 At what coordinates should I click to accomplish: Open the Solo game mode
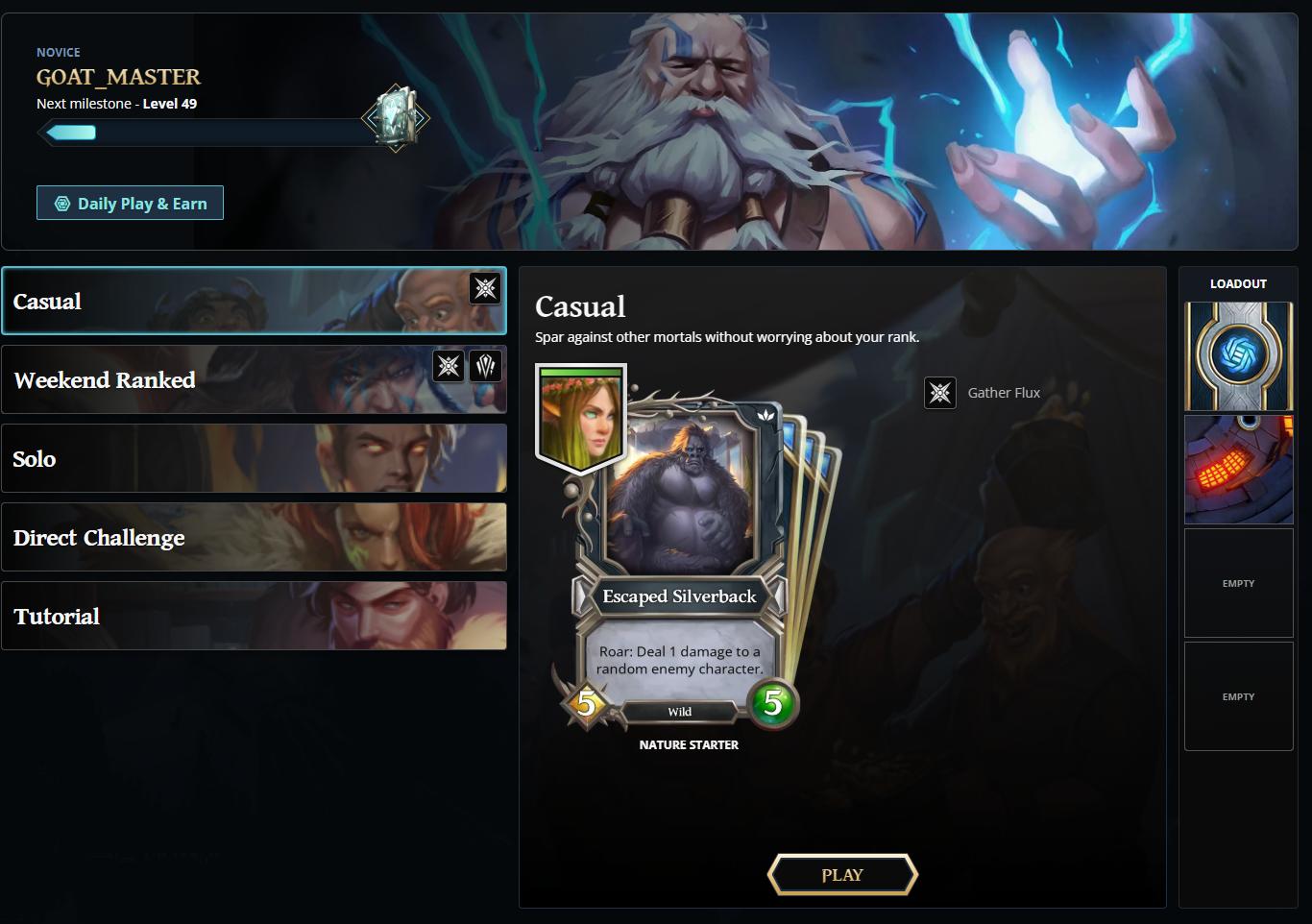(x=255, y=459)
